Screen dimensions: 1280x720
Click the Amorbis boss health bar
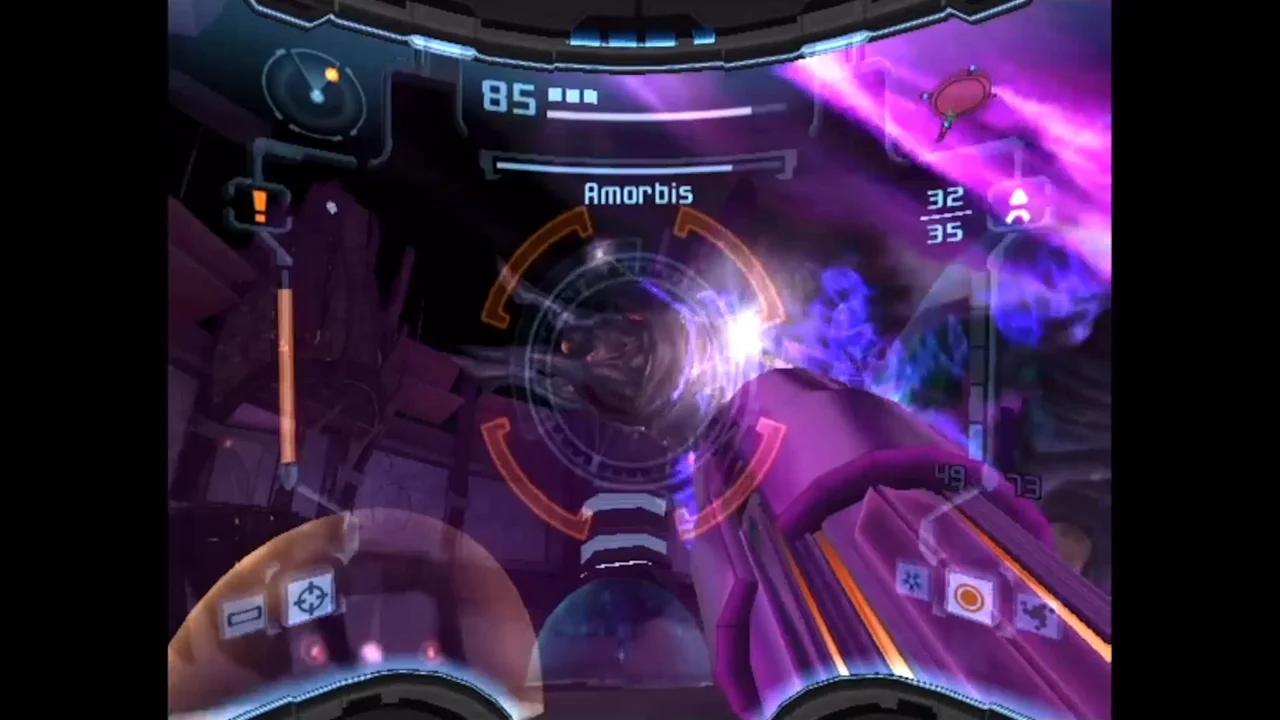pyautogui.click(x=640, y=167)
